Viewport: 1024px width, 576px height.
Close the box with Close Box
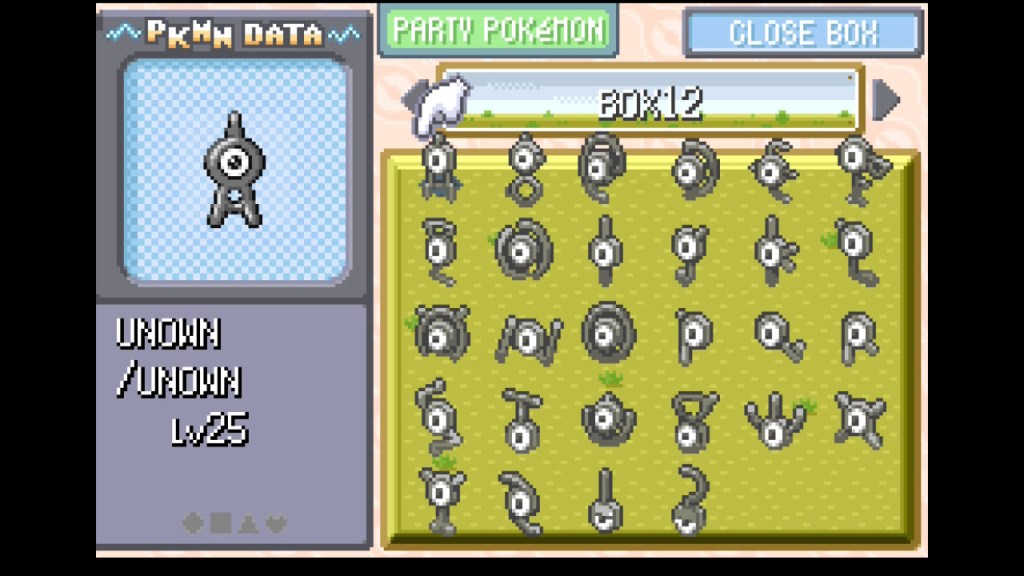802,33
